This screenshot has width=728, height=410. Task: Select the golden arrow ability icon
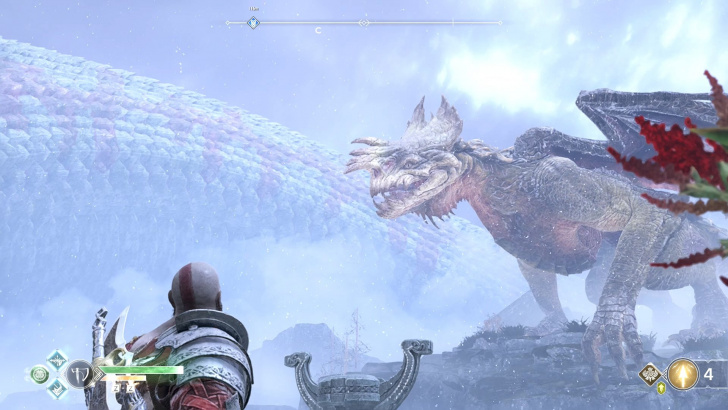coord(683,375)
